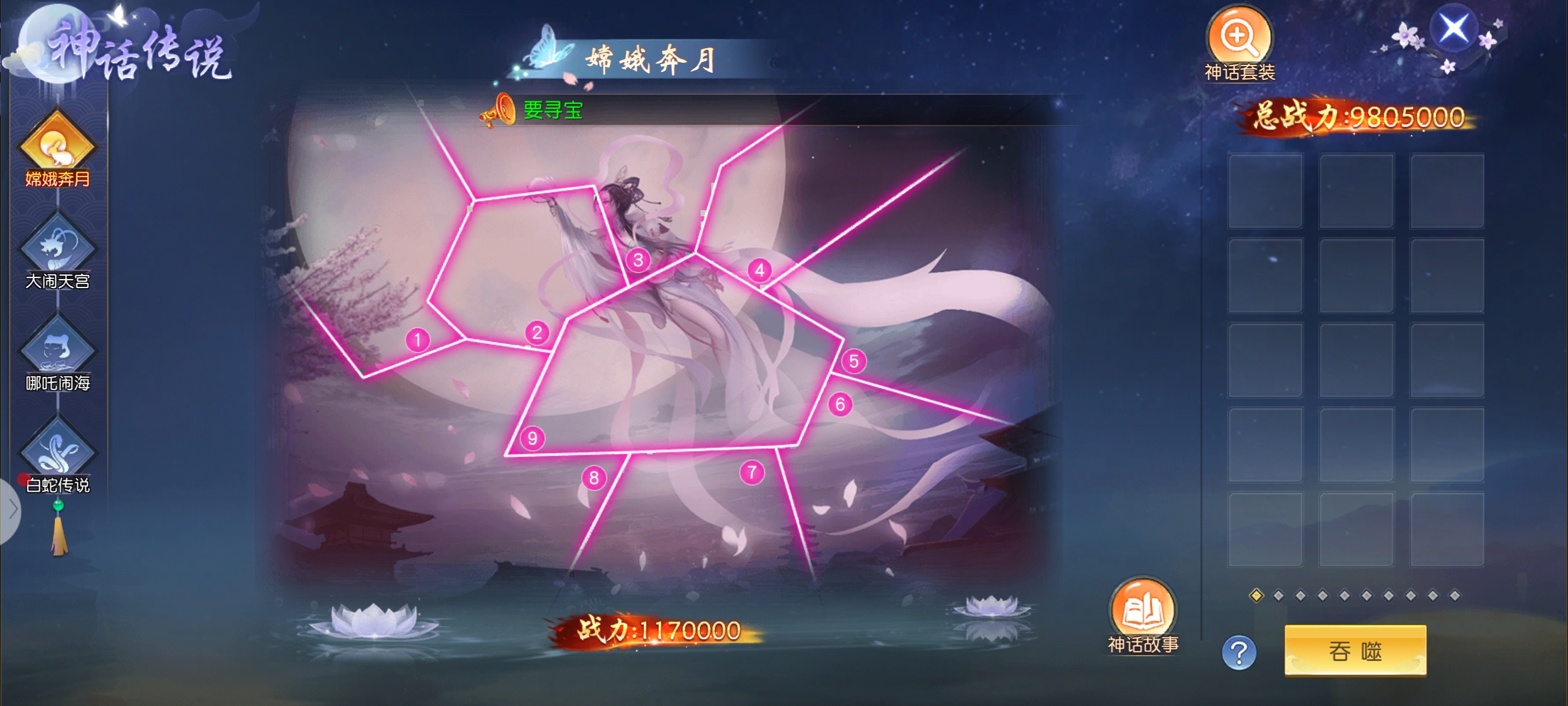1568x706 pixels.
Task: Pick puzzle fragment number 4
Action: pos(759,270)
